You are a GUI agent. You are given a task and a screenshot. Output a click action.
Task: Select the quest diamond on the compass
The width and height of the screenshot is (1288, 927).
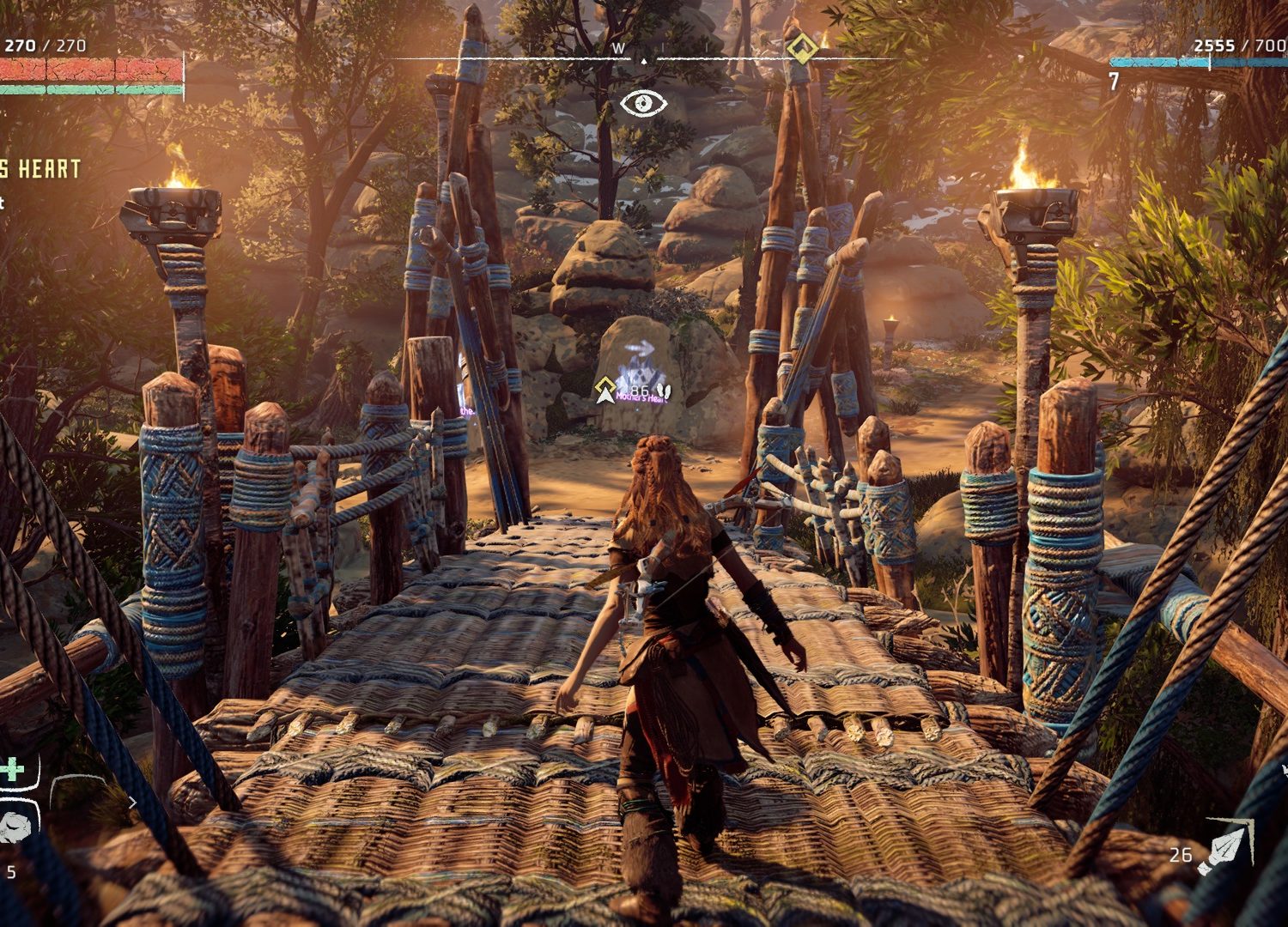[803, 48]
